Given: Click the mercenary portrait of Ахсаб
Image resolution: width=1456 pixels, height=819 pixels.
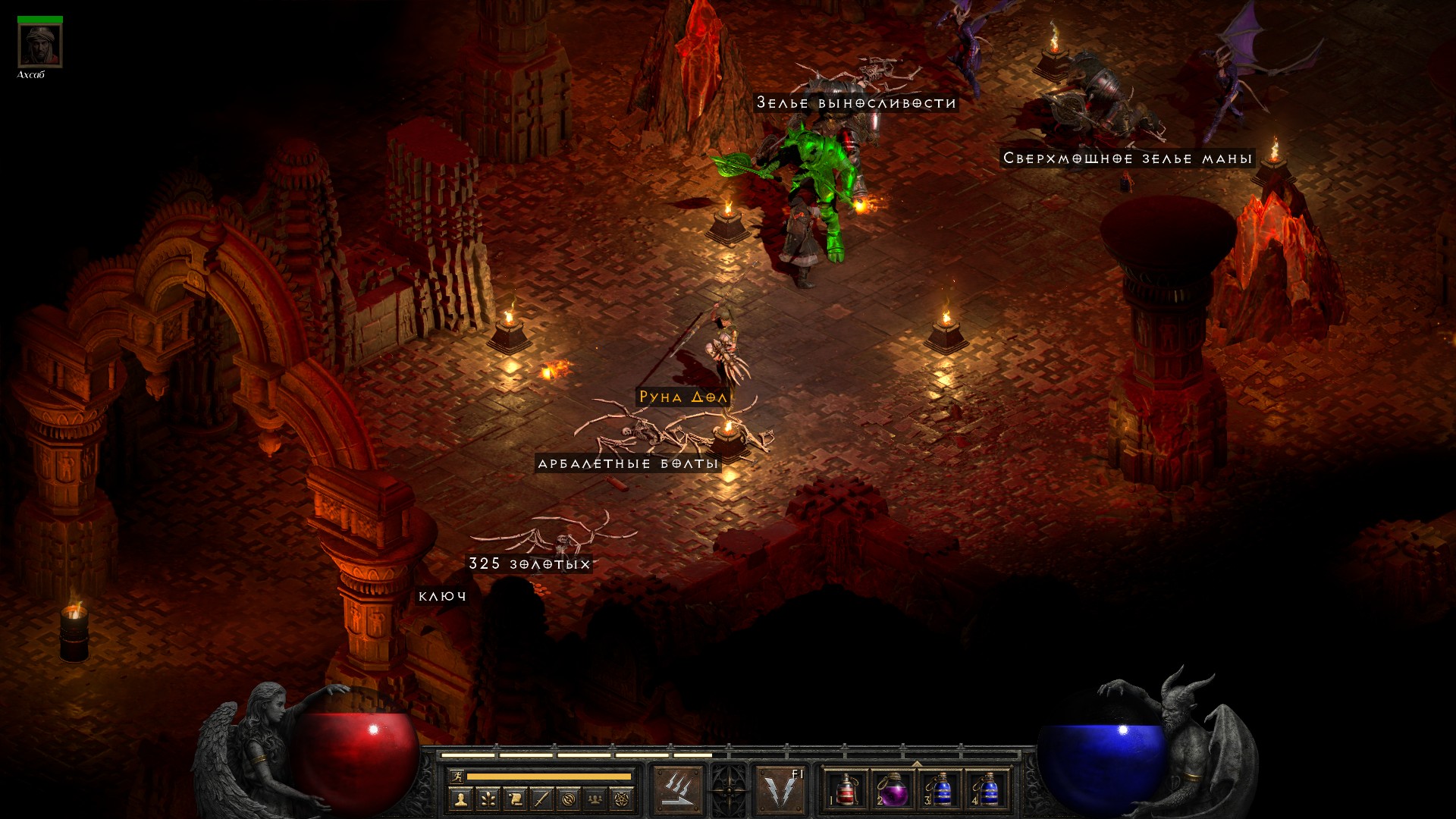Looking at the screenshot, I should 39,45.
